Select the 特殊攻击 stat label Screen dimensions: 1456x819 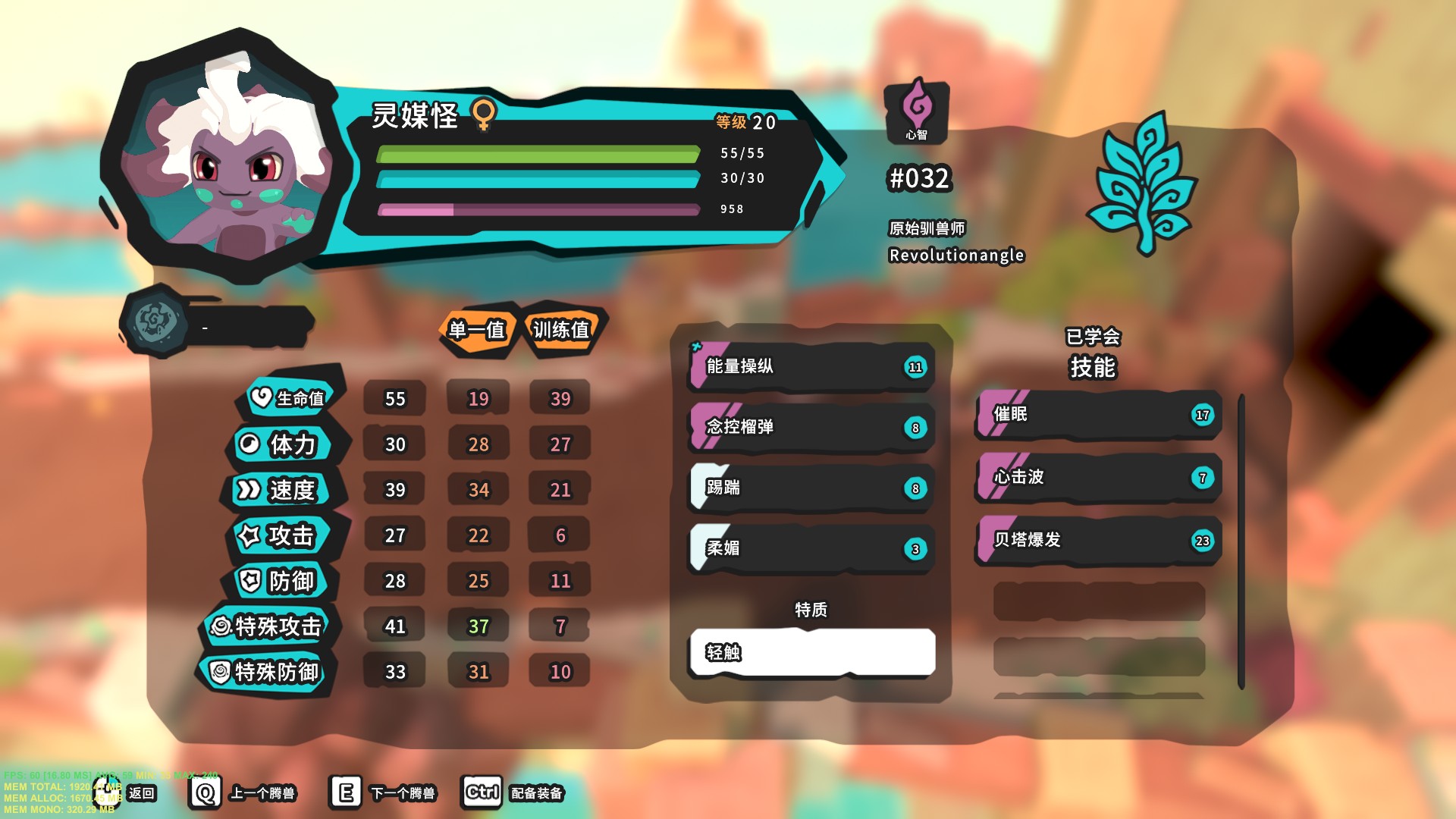(x=269, y=626)
